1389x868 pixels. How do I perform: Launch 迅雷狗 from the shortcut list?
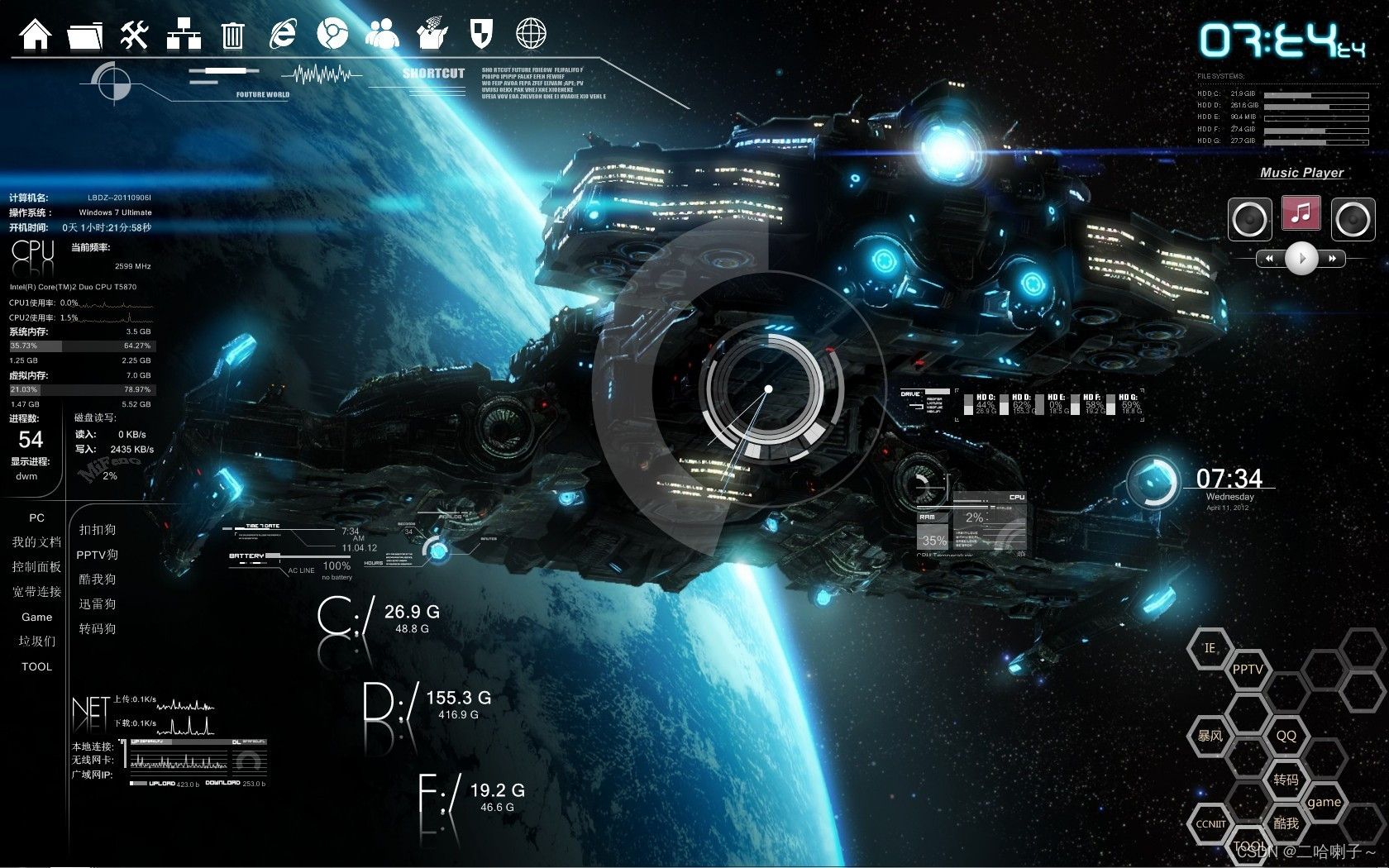[x=98, y=604]
